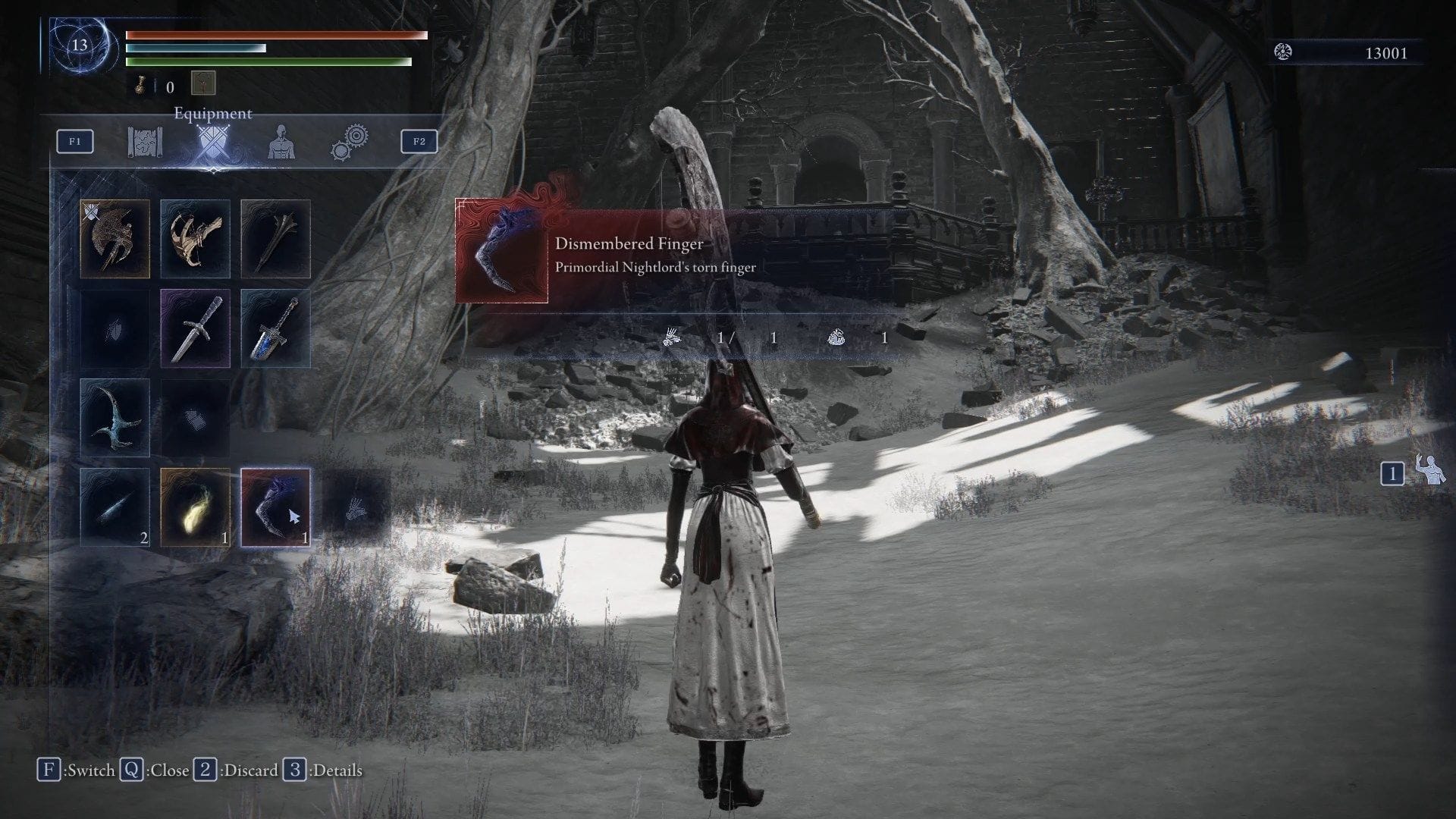This screenshot has width=1456, height=819.
Task: Select the blue-bladed greatsword item
Action: click(276, 328)
